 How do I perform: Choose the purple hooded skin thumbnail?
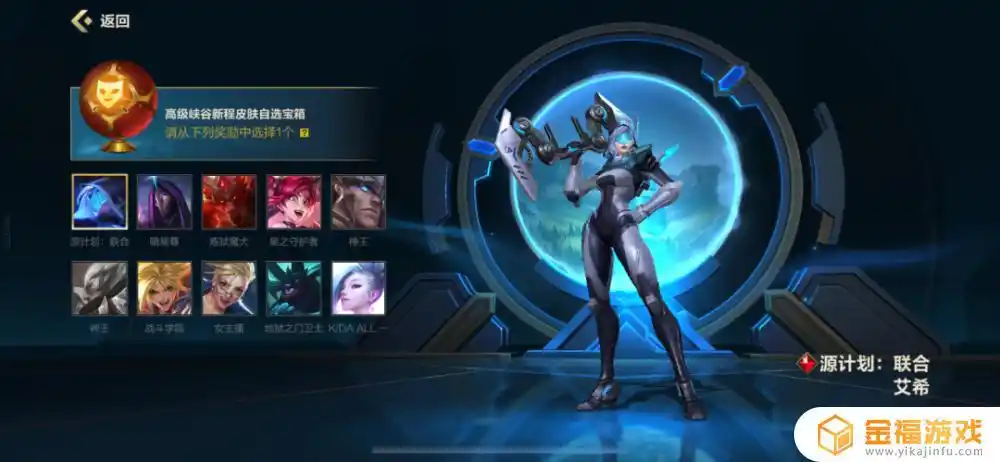click(x=165, y=202)
